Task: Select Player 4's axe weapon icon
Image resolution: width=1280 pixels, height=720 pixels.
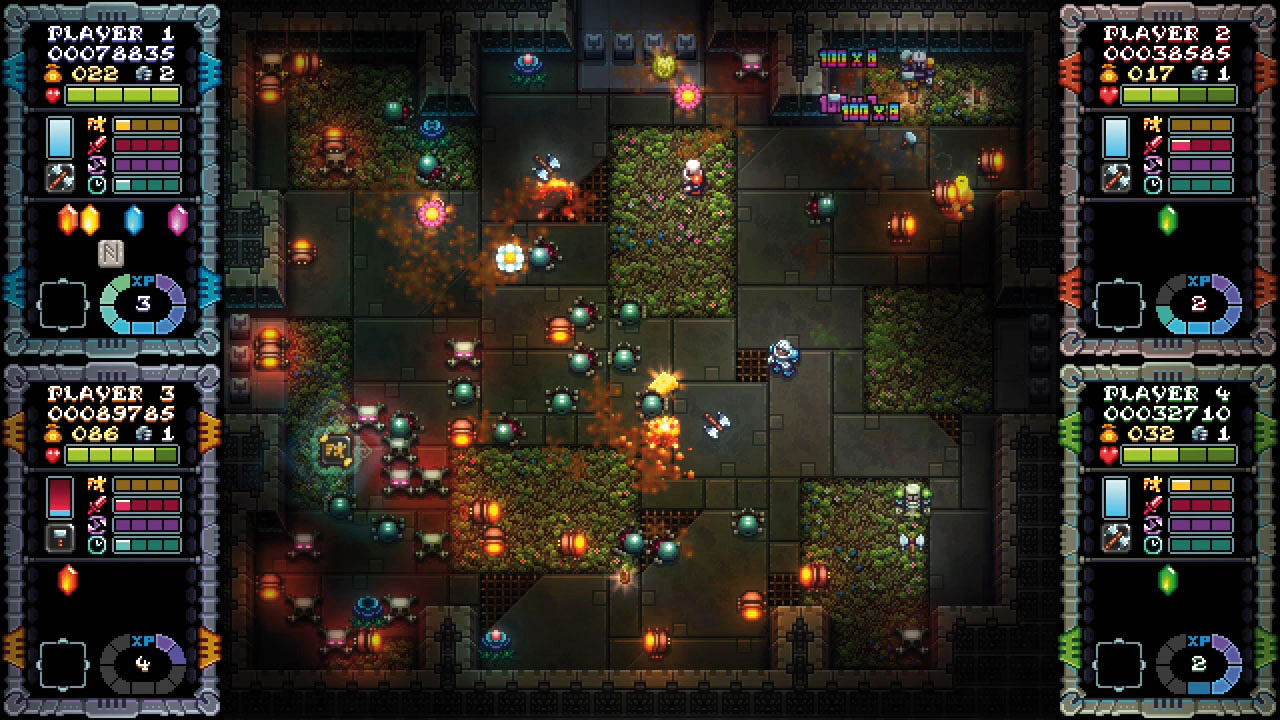Action: (x=1116, y=538)
